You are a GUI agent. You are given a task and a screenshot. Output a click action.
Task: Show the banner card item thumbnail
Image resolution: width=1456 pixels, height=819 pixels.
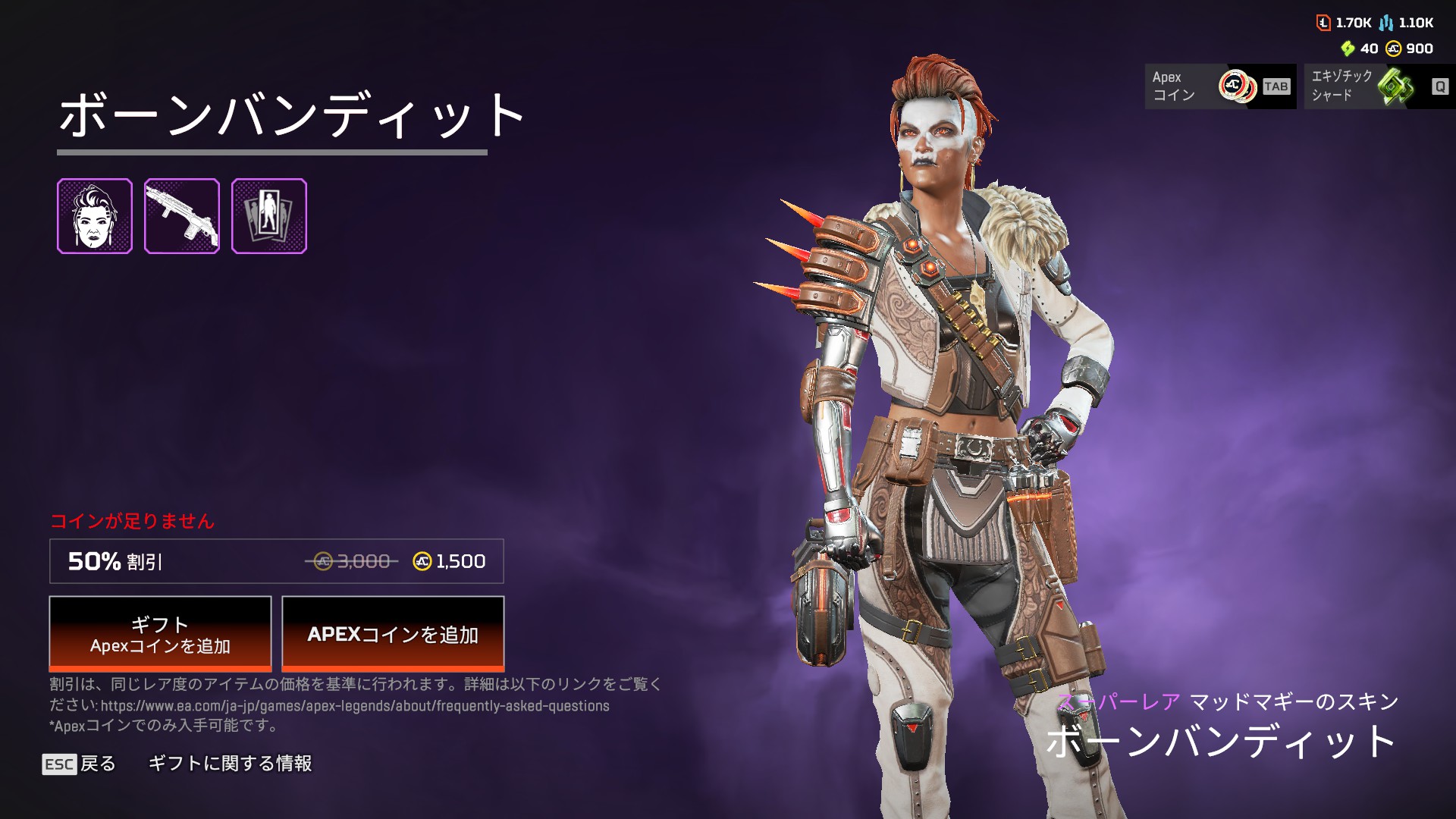click(x=269, y=216)
